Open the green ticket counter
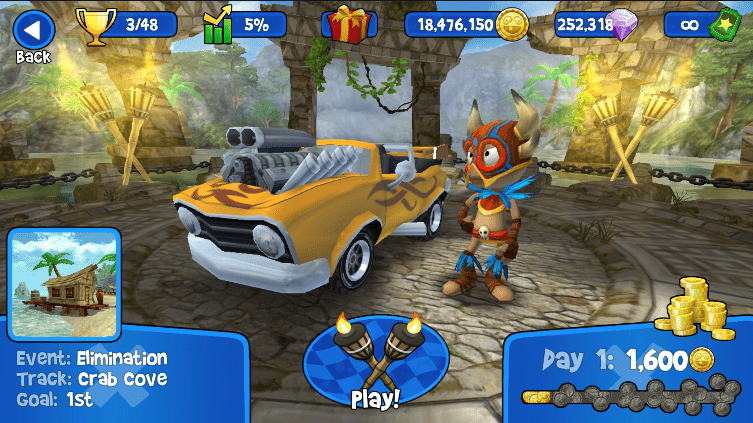 (x=700, y=24)
